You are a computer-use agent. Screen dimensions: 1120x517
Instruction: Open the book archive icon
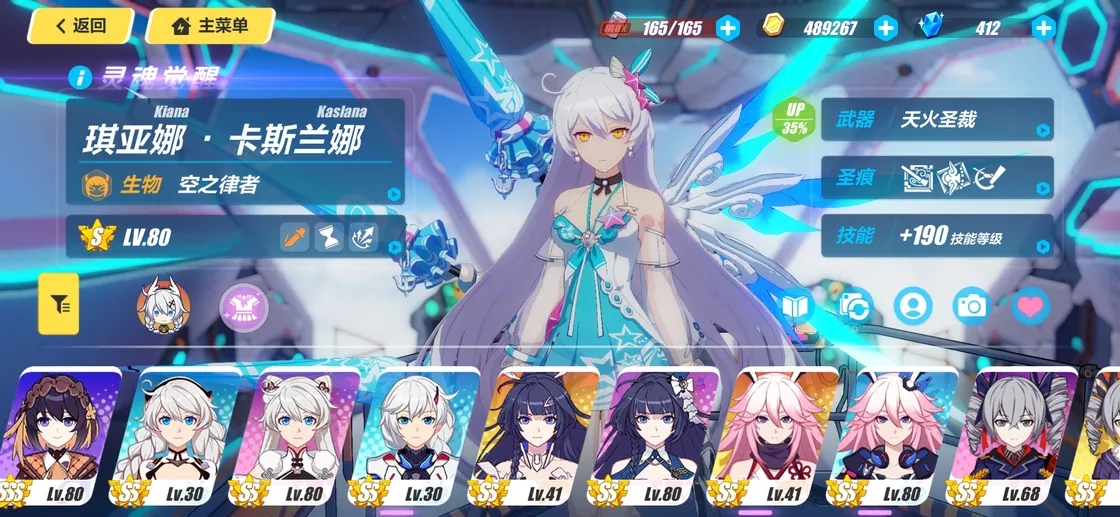(796, 306)
